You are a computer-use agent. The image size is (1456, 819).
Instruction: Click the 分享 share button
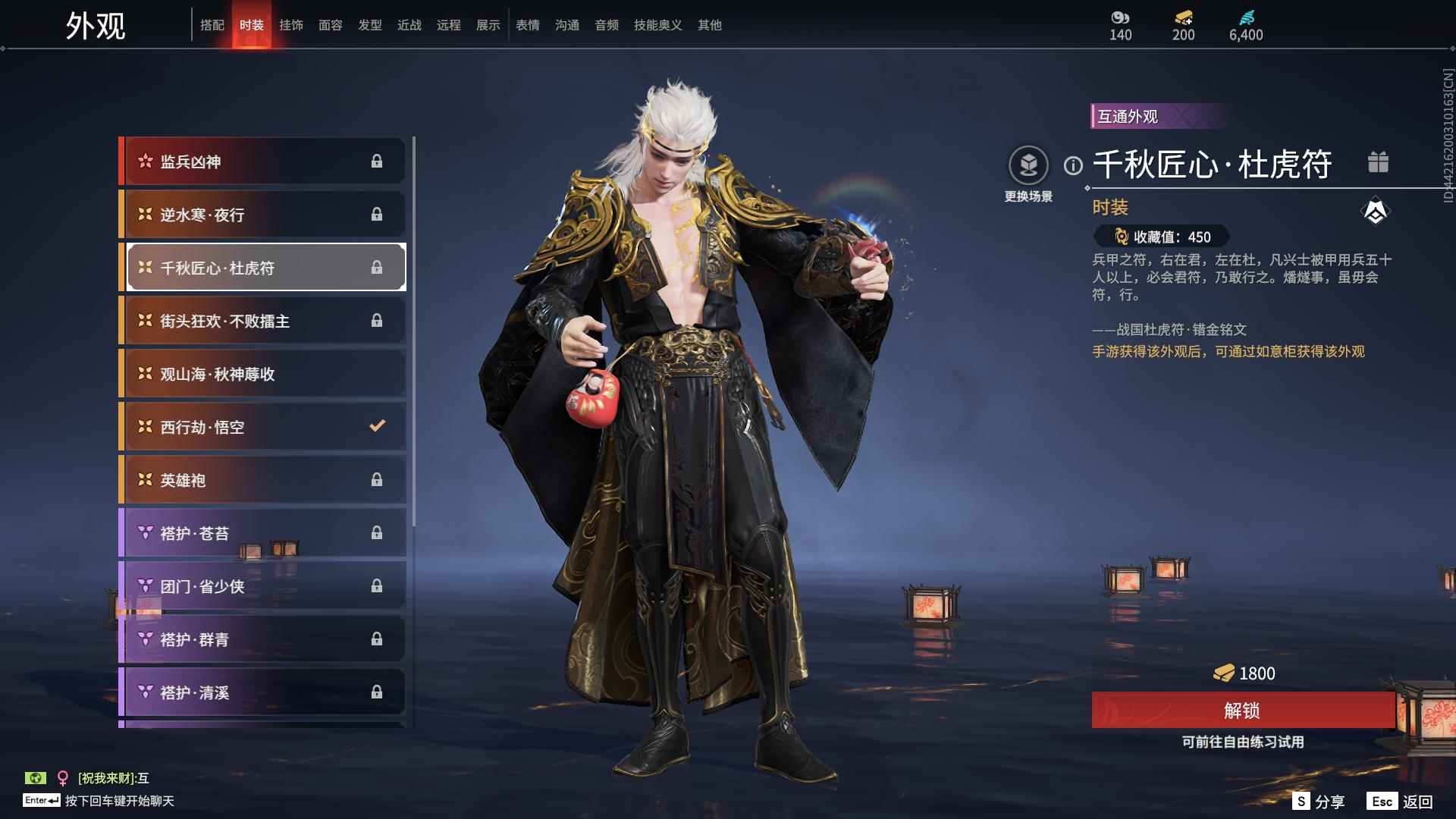tap(1319, 802)
